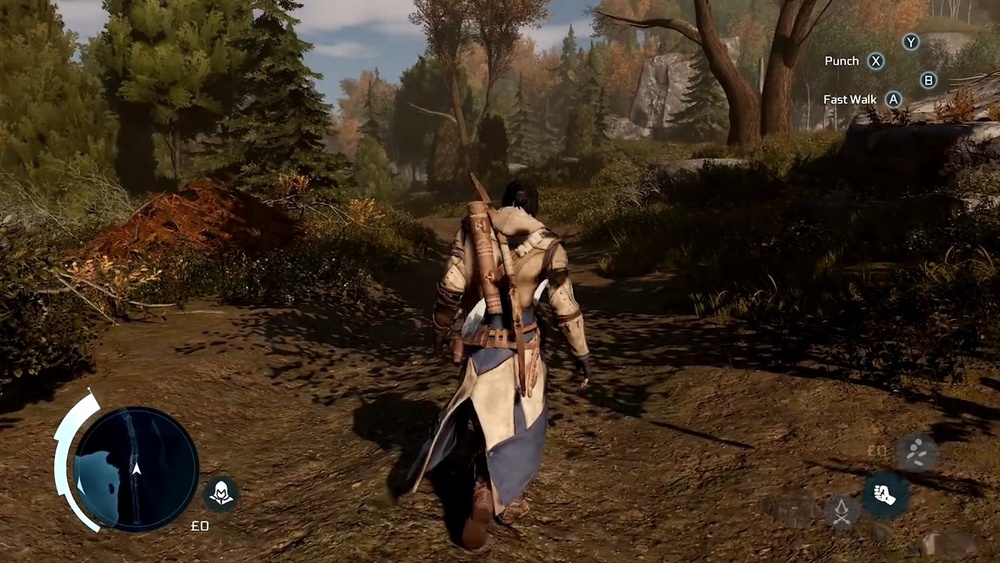Click the hooded assassin icon beside the minimap
Image resolution: width=1000 pixels, height=563 pixels.
[220, 493]
